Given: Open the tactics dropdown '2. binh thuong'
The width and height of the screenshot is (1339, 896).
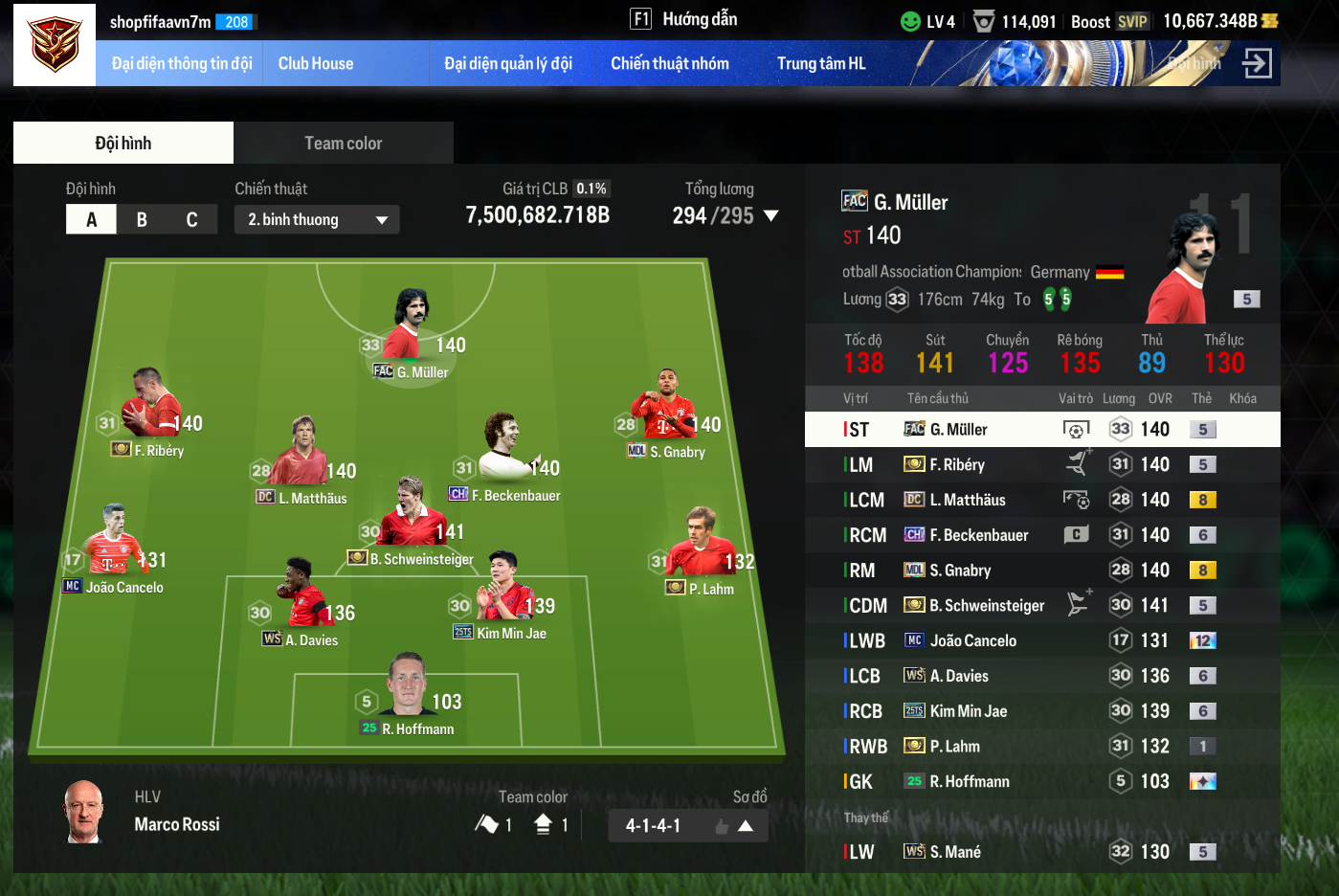Looking at the screenshot, I should [x=317, y=219].
